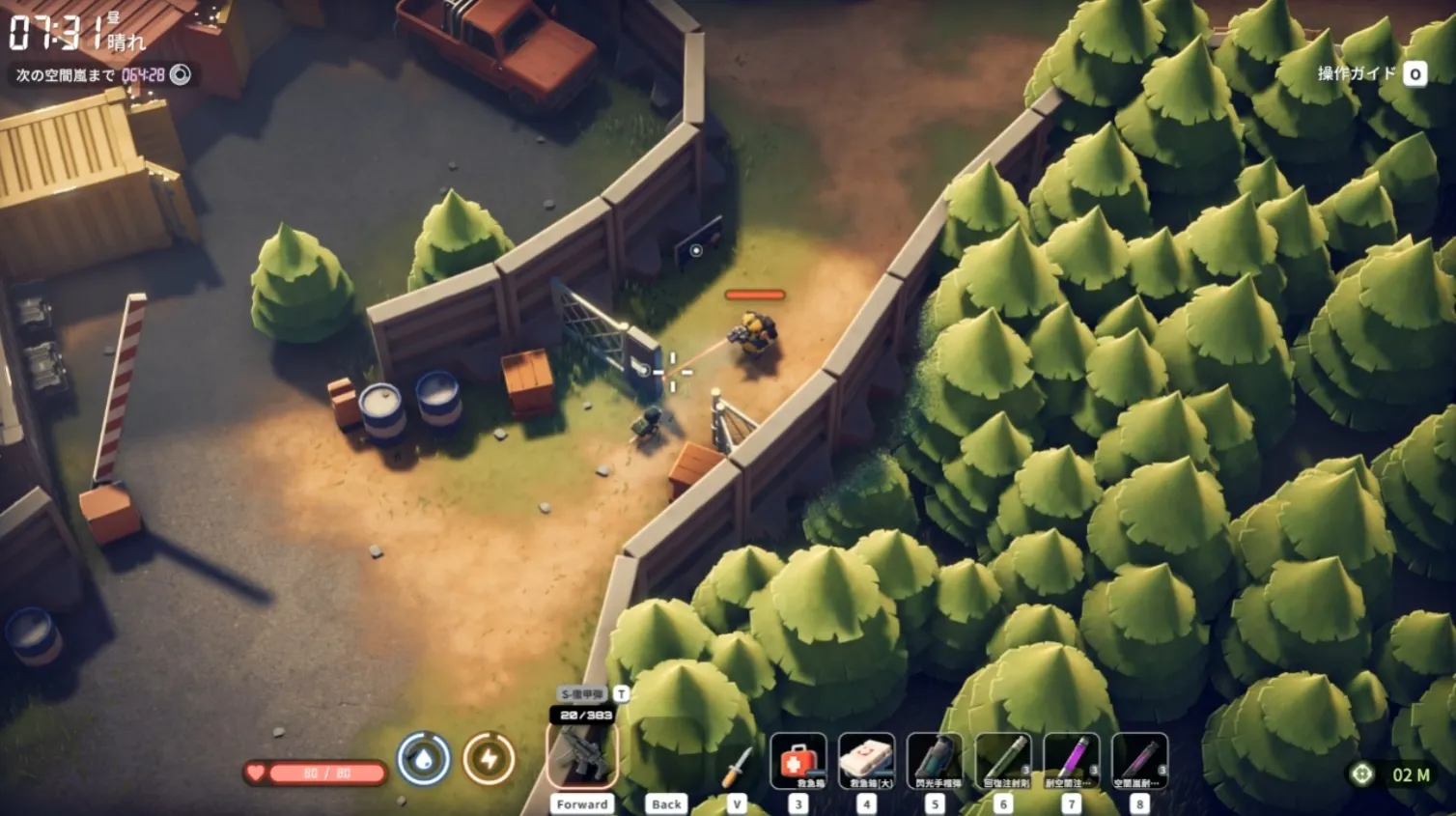
Task: Click the S-徹甲弾 ammo type label
Action: [582, 693]
